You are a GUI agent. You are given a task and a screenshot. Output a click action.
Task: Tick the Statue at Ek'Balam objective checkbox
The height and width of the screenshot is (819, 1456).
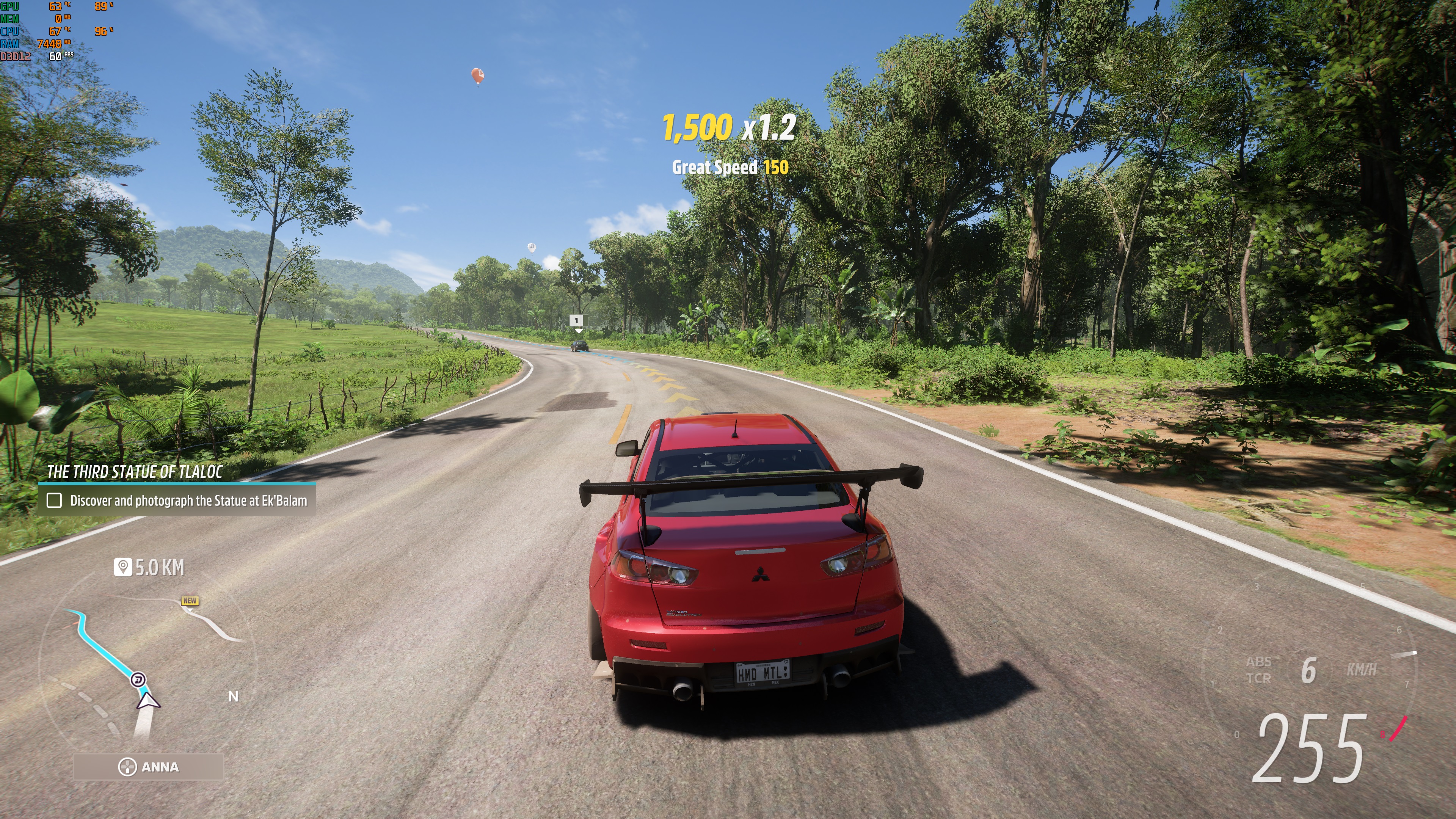tap(54, 500)
